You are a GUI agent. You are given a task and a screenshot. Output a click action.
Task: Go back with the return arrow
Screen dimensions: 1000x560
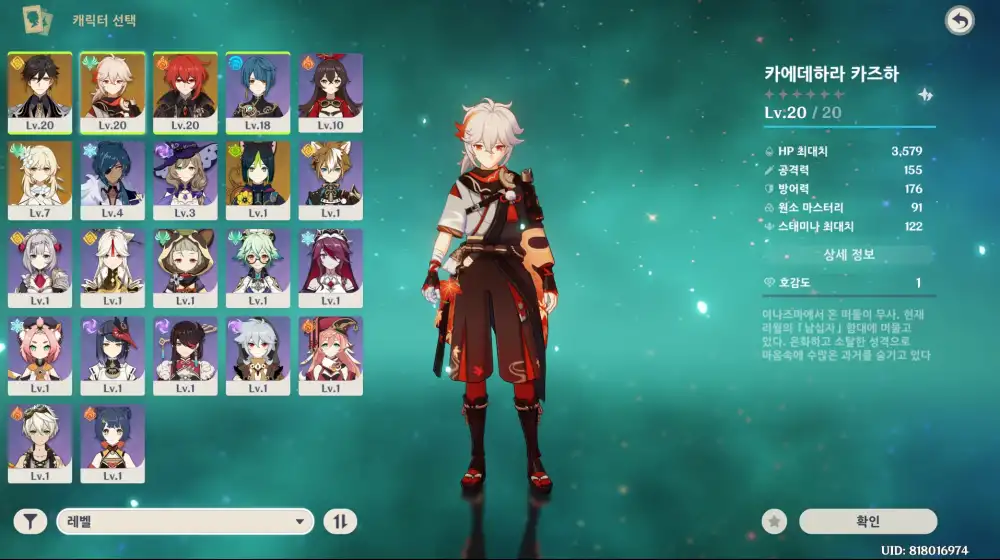(960, 21)
